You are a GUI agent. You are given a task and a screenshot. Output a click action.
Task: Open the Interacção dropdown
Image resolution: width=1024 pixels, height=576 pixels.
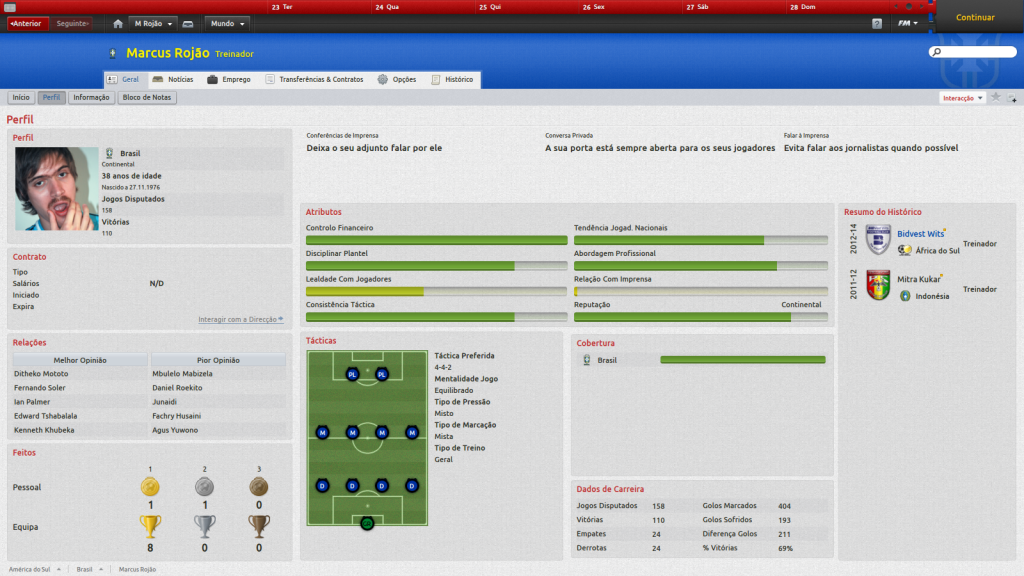point(963,98)
